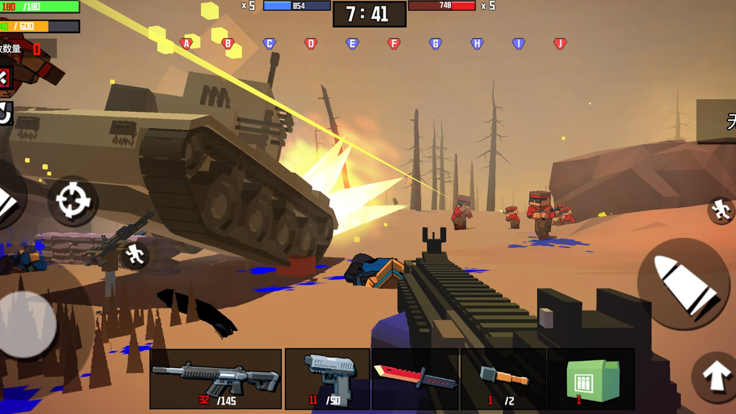Select the stick grenade slot
Viewport: 736px width, 414px height.
pos(503,379)
